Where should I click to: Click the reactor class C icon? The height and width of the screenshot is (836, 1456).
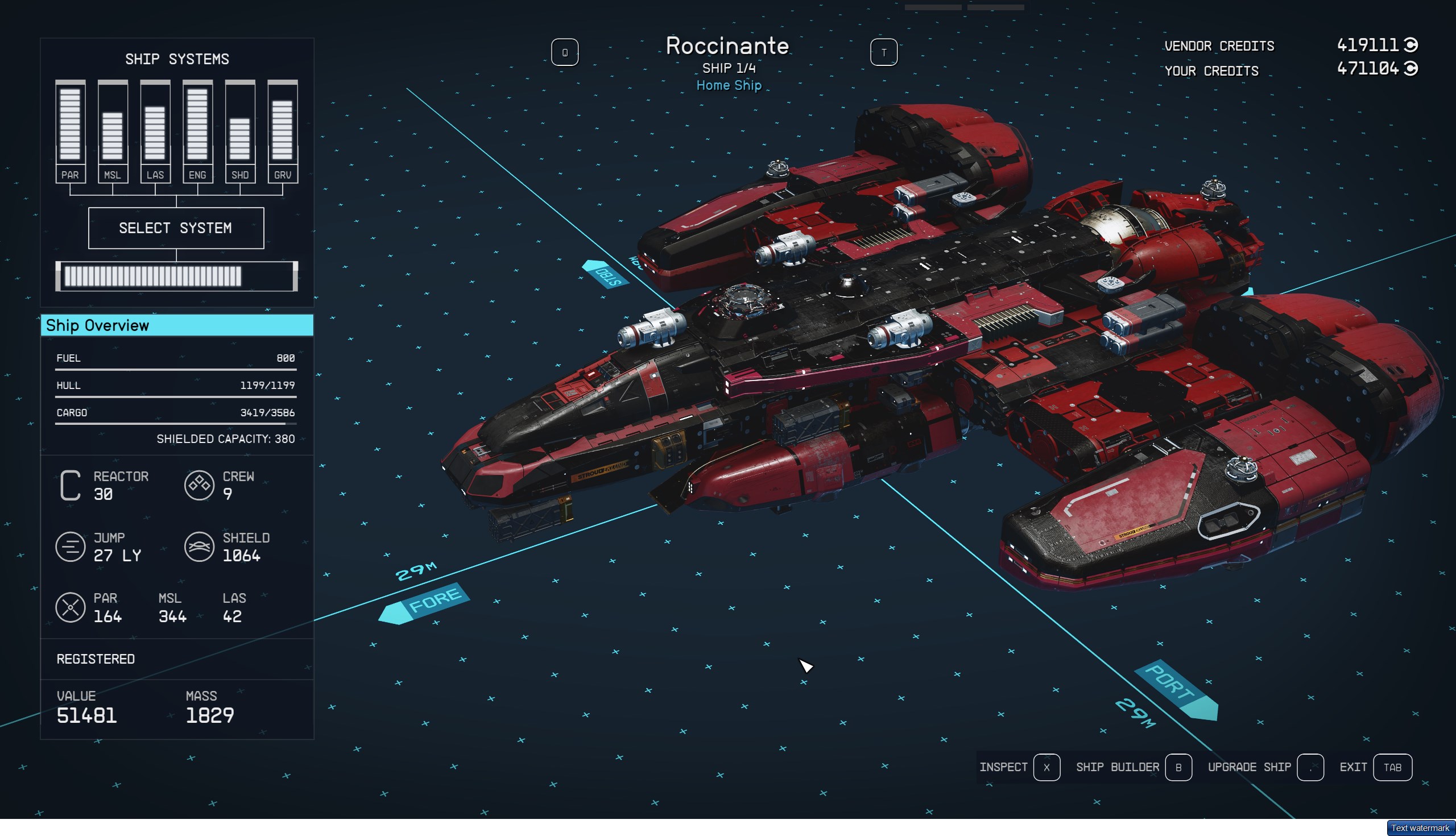(x=70, y=484)
